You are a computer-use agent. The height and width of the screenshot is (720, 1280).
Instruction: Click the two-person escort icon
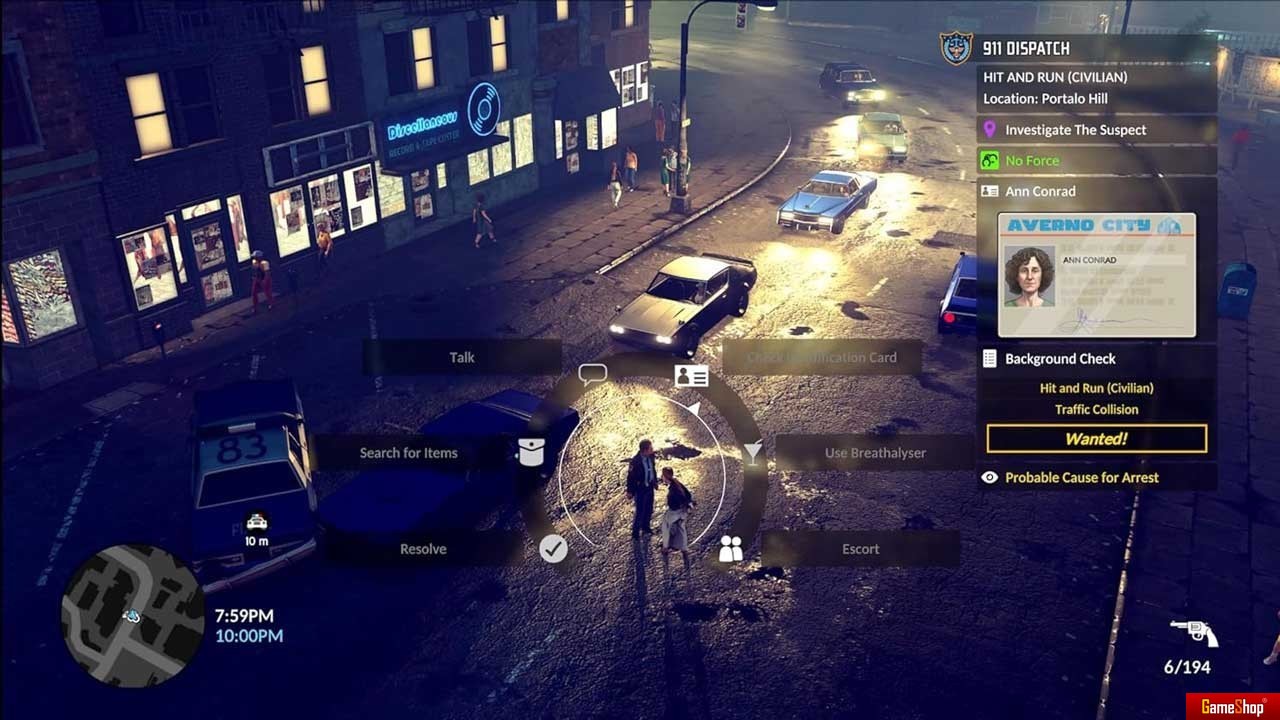pyautogui.click(x=731, y=548)
